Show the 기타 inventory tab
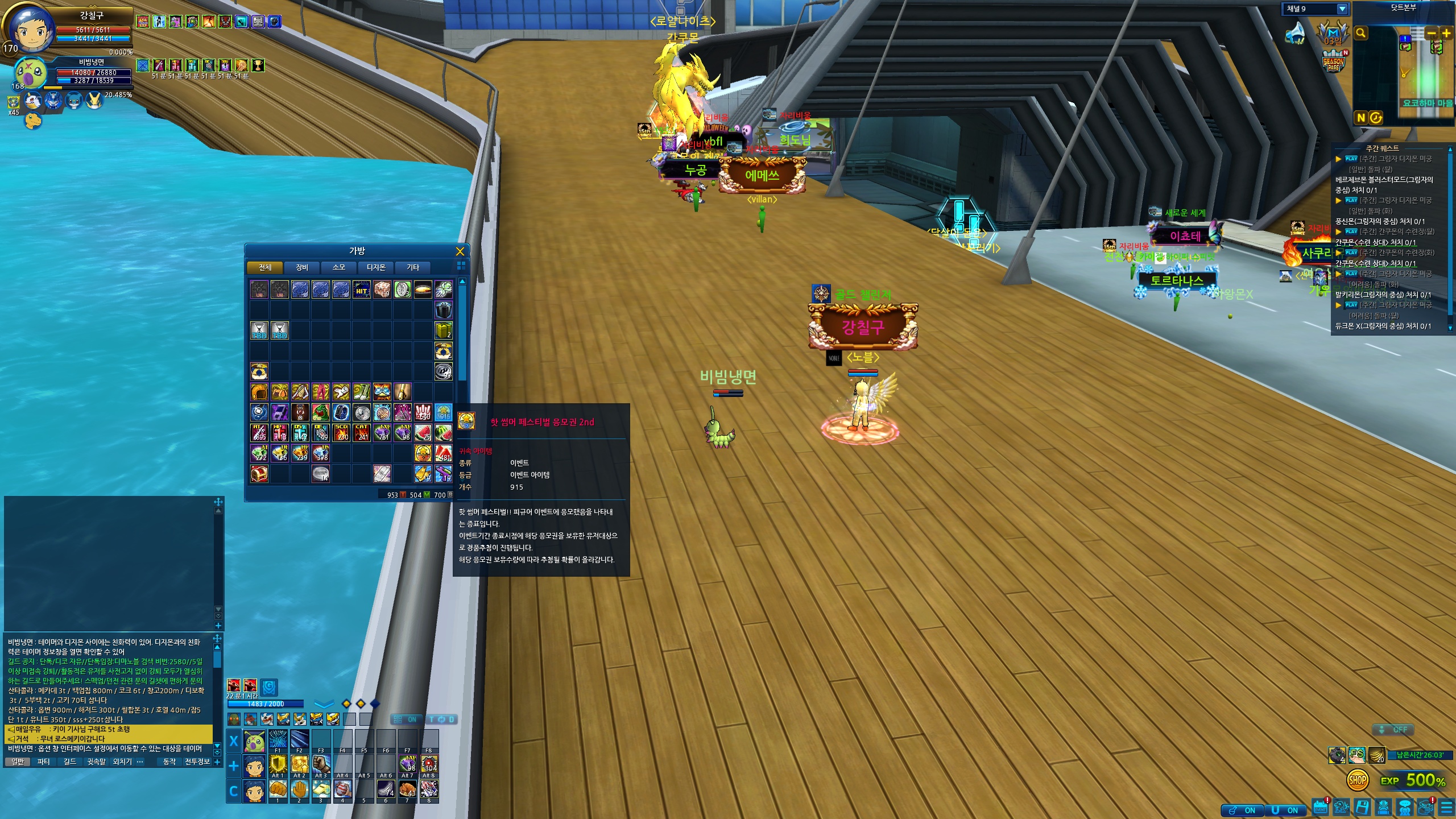The image size is (1456, 819). click(x=413, y=267)
